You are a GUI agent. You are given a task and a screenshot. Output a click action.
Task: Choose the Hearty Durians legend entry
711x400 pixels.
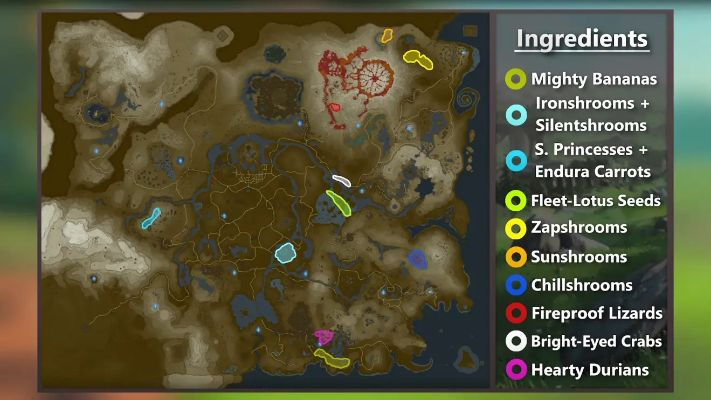[580, 370]
